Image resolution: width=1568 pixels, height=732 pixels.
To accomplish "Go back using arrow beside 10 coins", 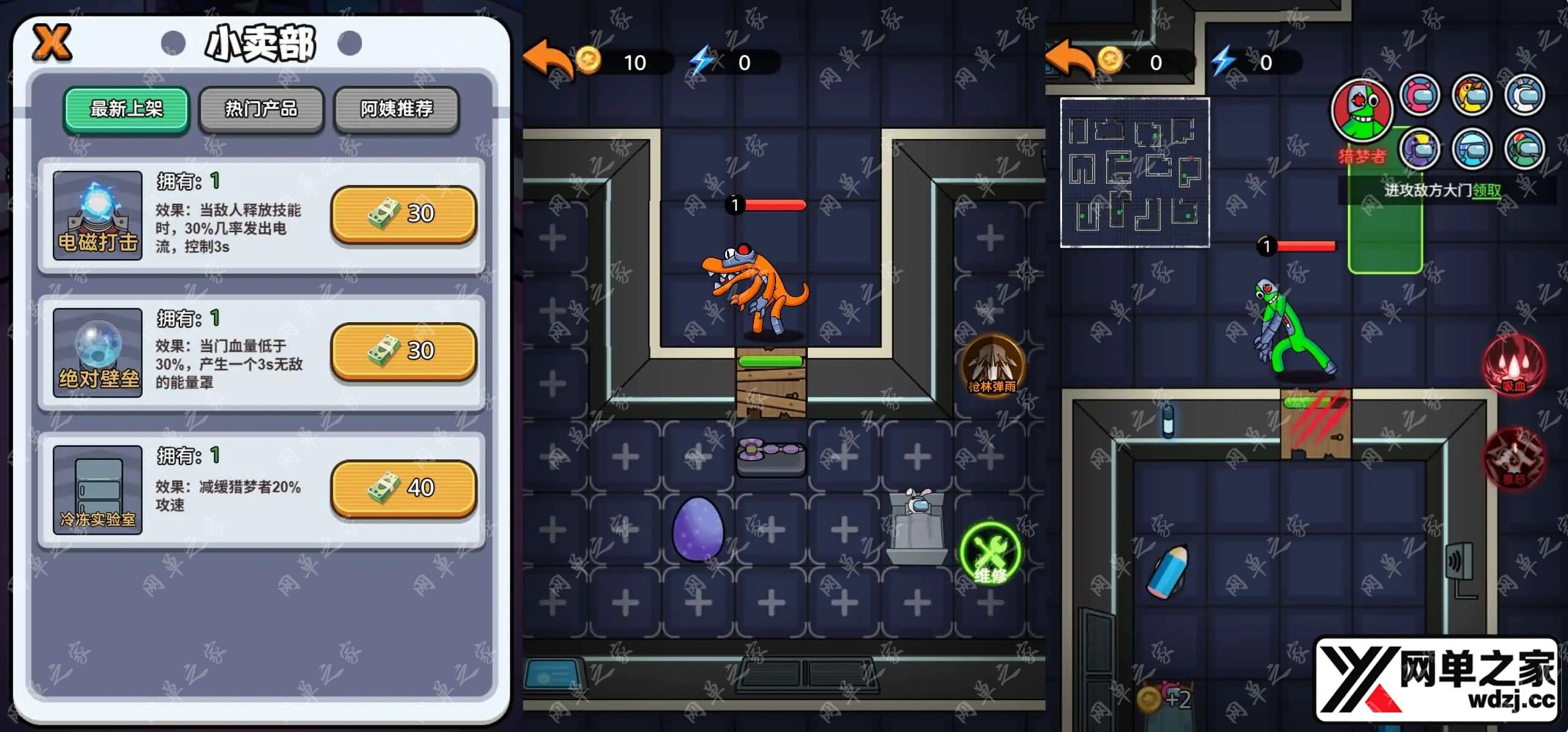I will click(x=546, y=61).
